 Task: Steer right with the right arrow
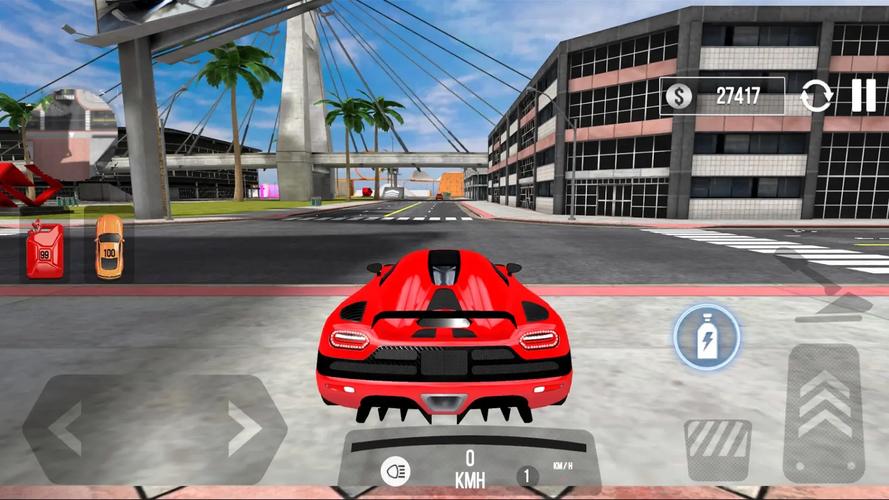[243, 429]
